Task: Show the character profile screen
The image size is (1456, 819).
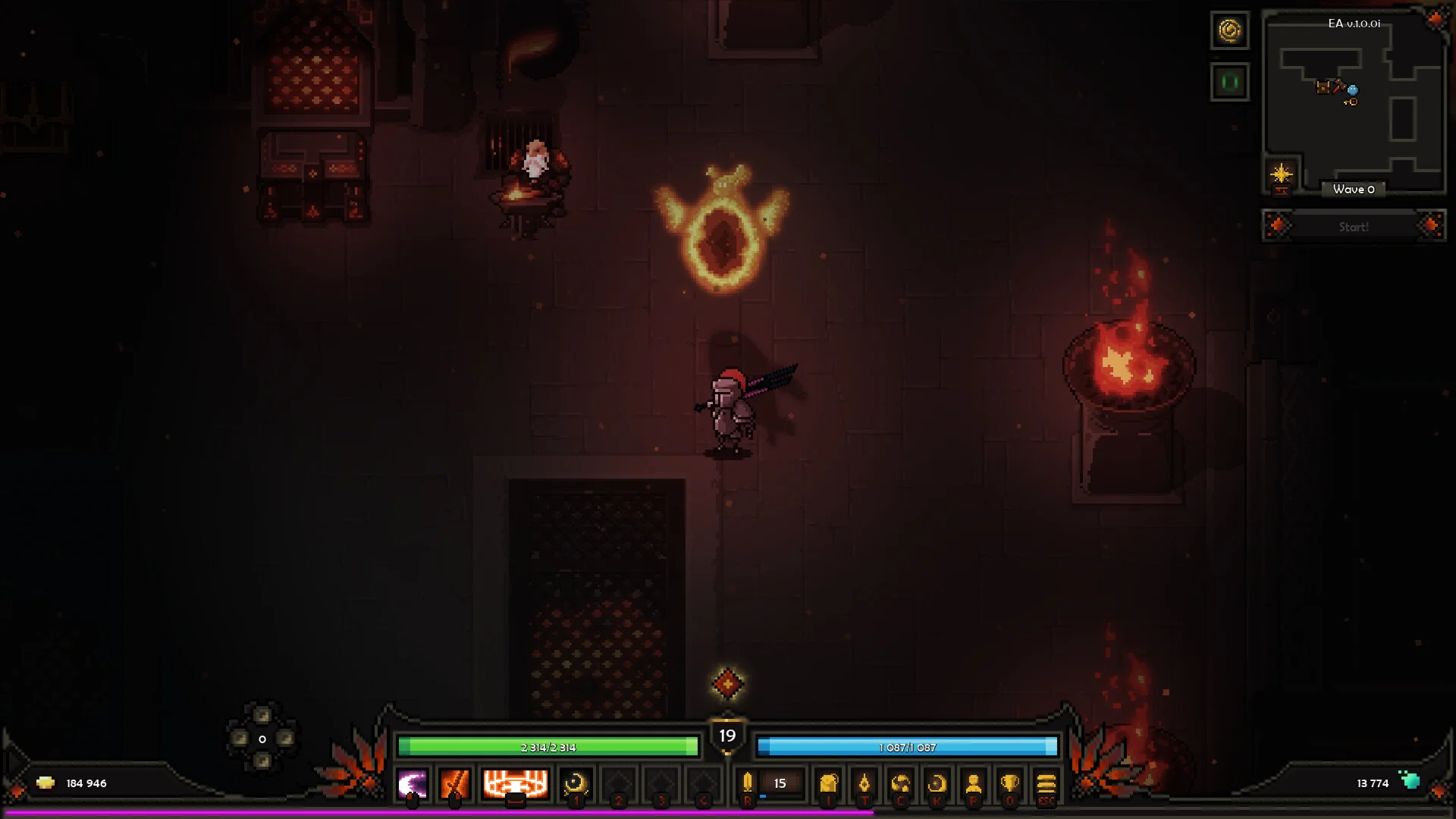Action: coord(974,784)
